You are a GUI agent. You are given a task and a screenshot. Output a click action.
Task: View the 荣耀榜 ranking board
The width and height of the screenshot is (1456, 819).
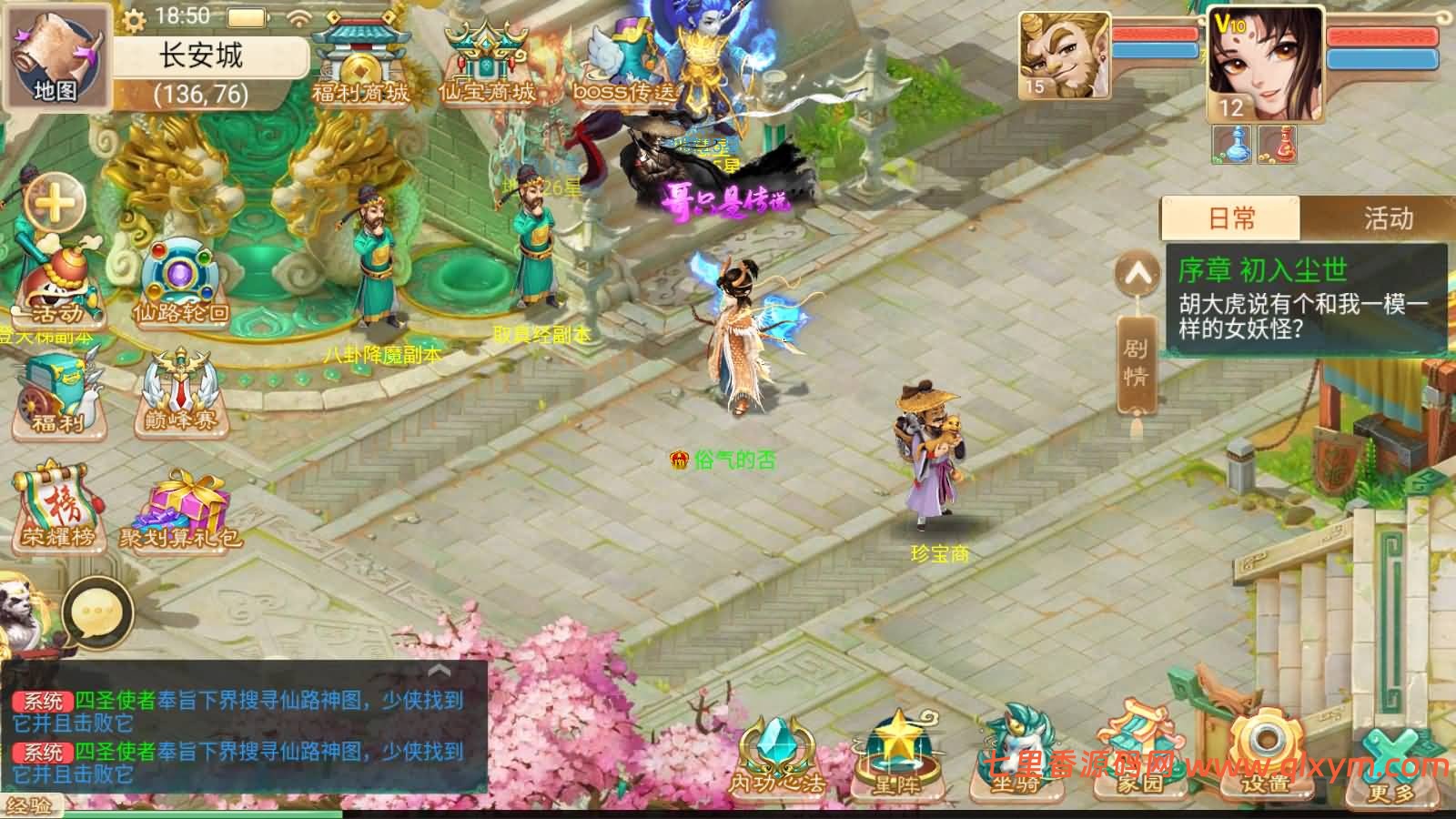(58, 508)
